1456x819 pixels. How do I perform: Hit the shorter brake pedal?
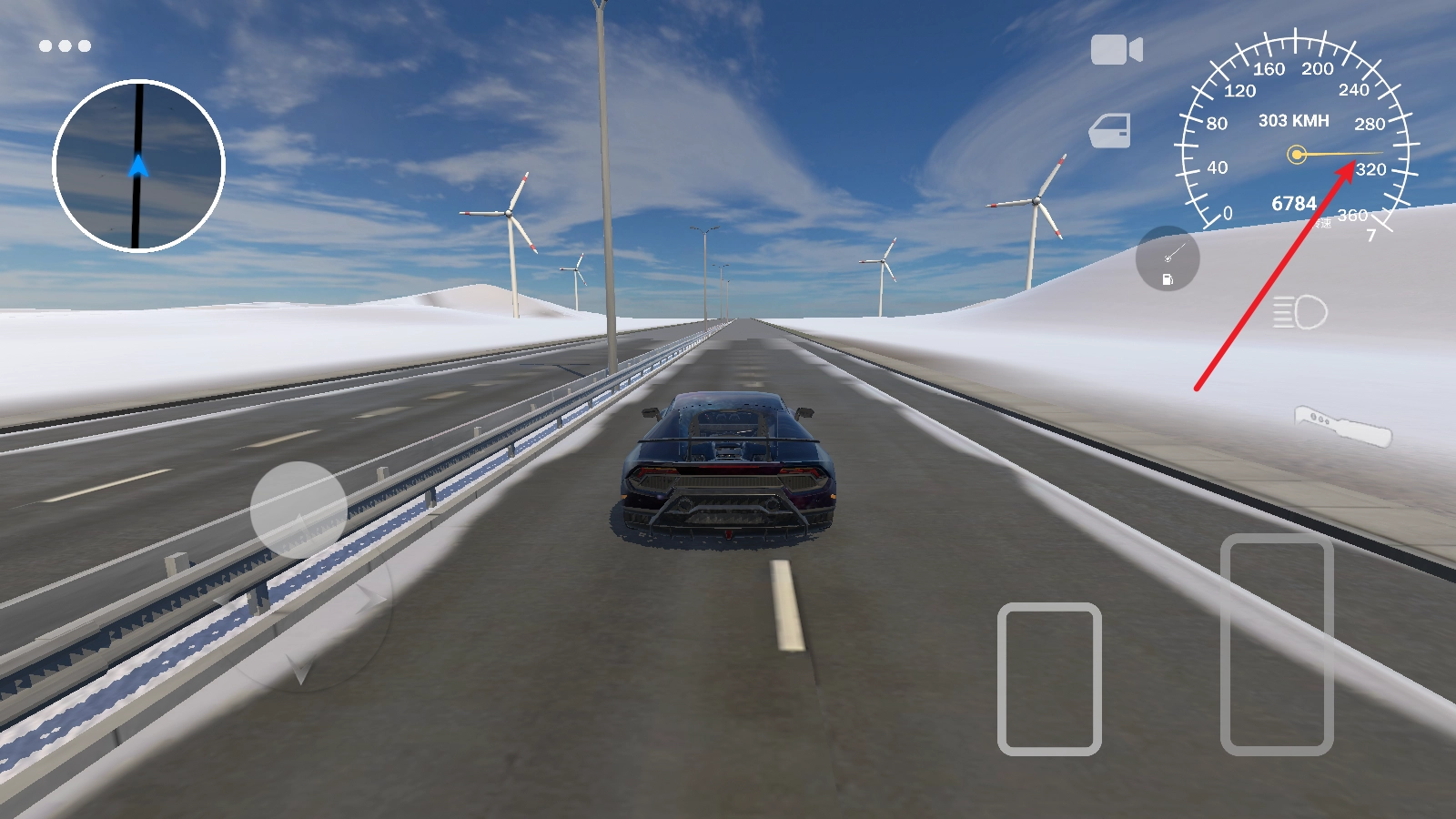(1049, 679)
